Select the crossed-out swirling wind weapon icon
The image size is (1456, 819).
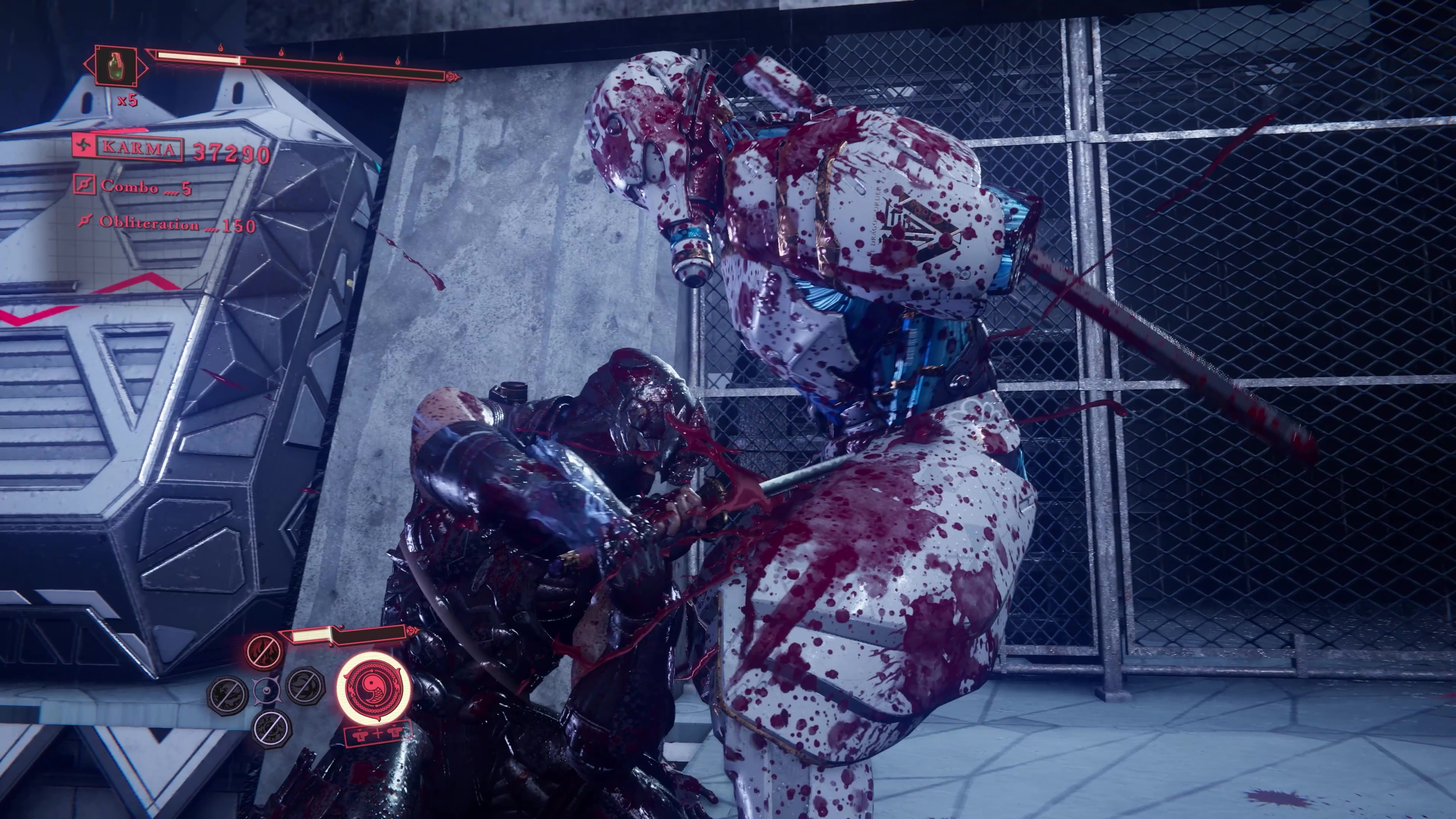[x=305, y=686]
